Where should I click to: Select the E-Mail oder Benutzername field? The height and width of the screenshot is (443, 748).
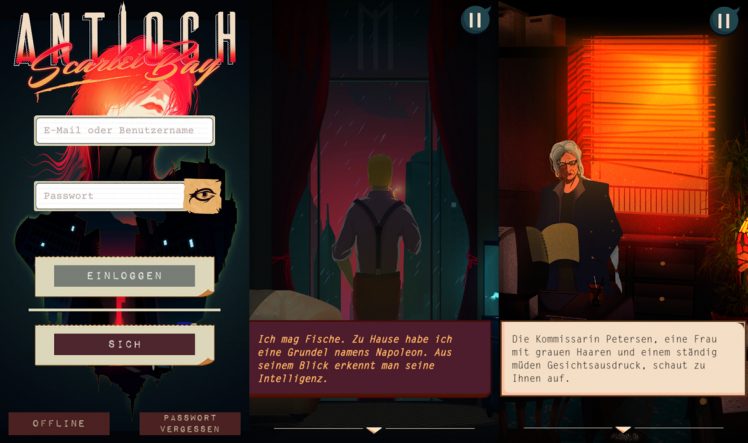125,130
